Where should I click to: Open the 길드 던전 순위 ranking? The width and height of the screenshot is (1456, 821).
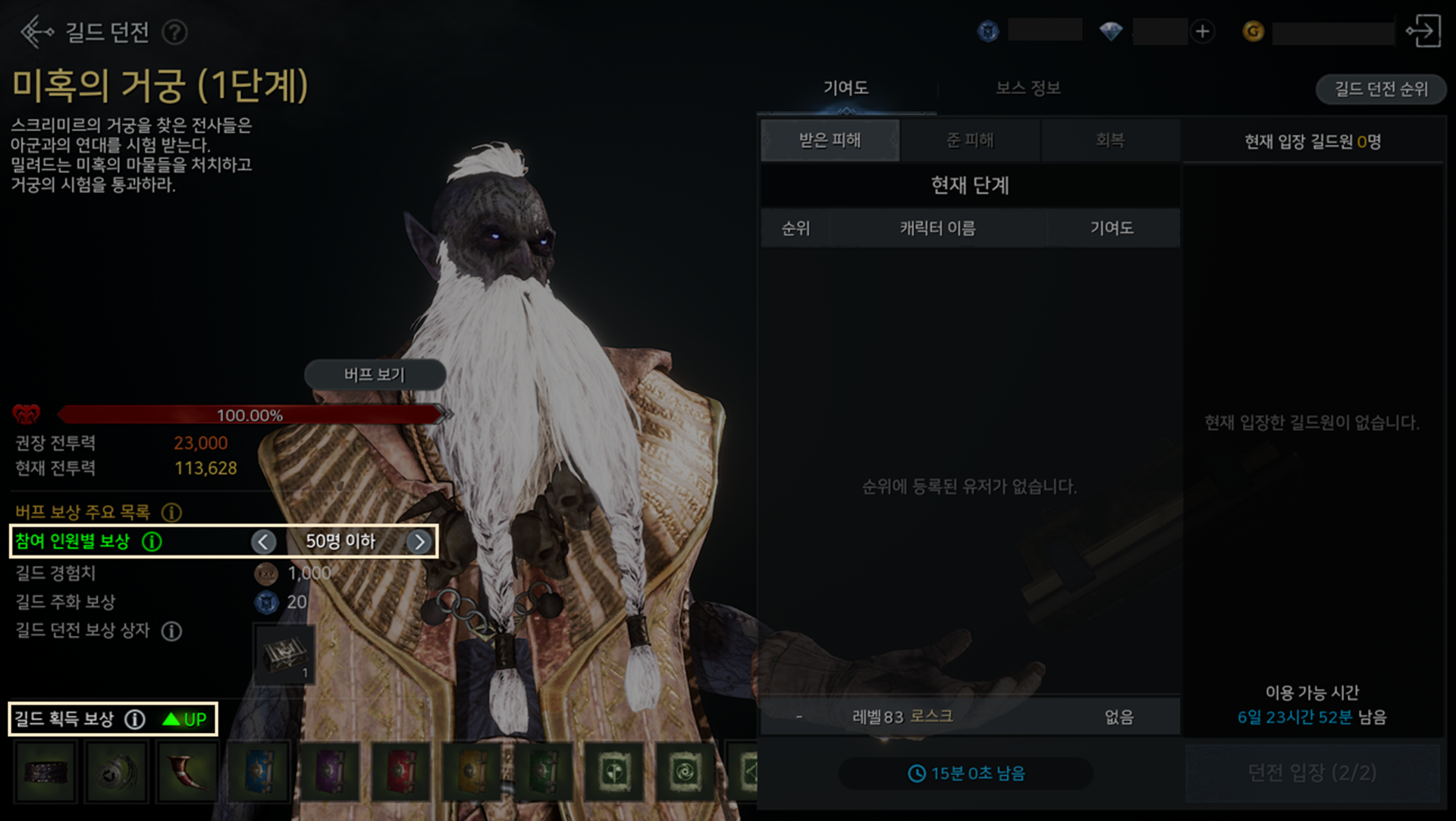click(x=1380, y=89)
